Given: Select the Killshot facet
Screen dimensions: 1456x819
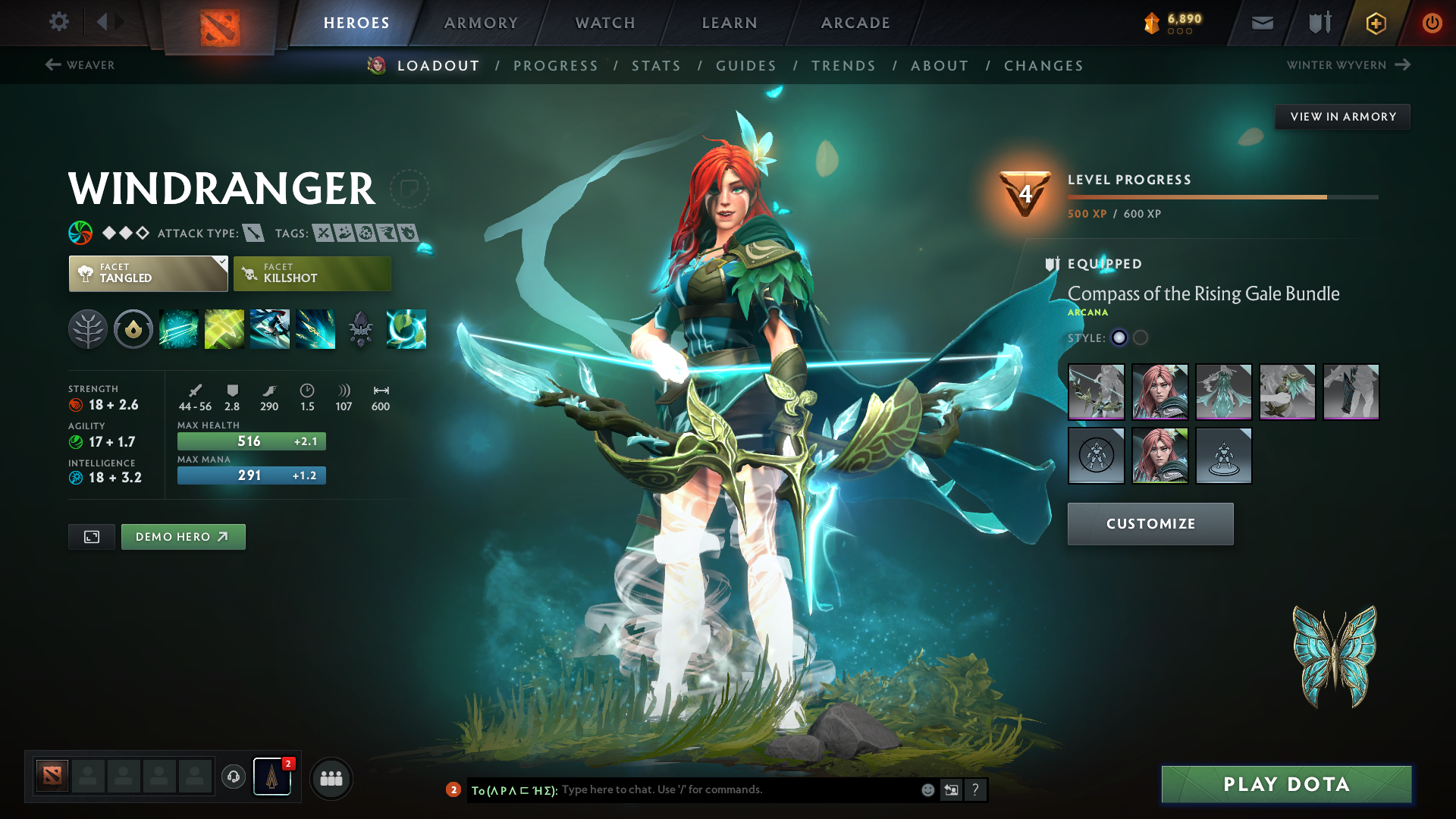Looking at the screenshot, I should (312, 274).
